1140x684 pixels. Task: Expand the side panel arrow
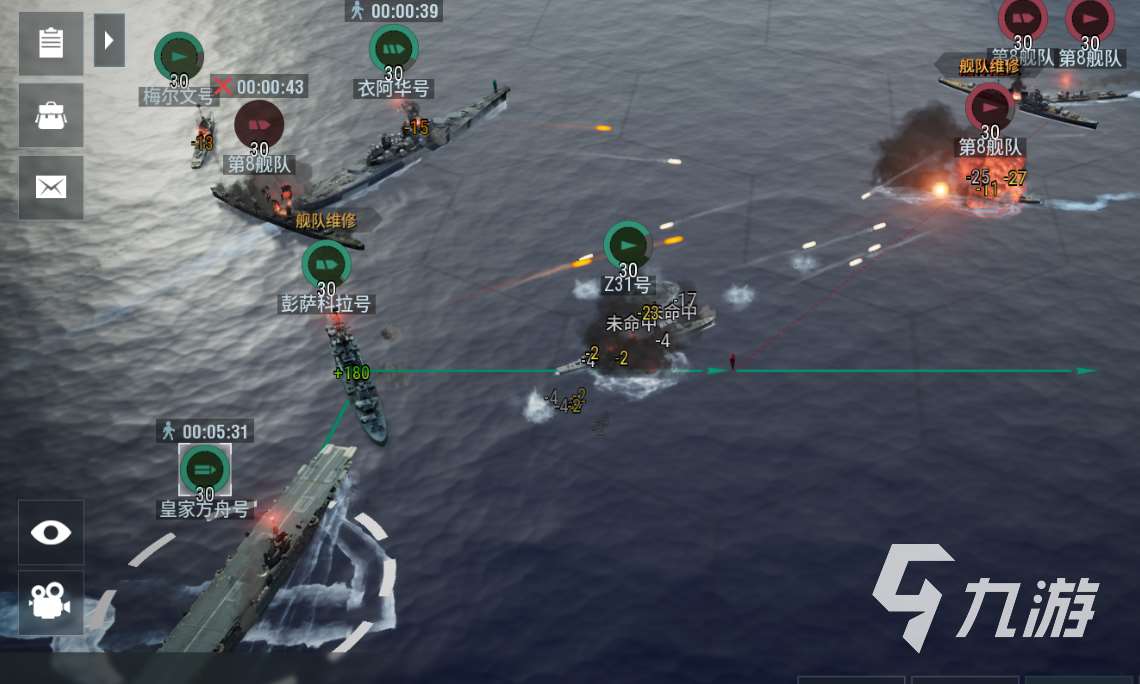(109, 41)
